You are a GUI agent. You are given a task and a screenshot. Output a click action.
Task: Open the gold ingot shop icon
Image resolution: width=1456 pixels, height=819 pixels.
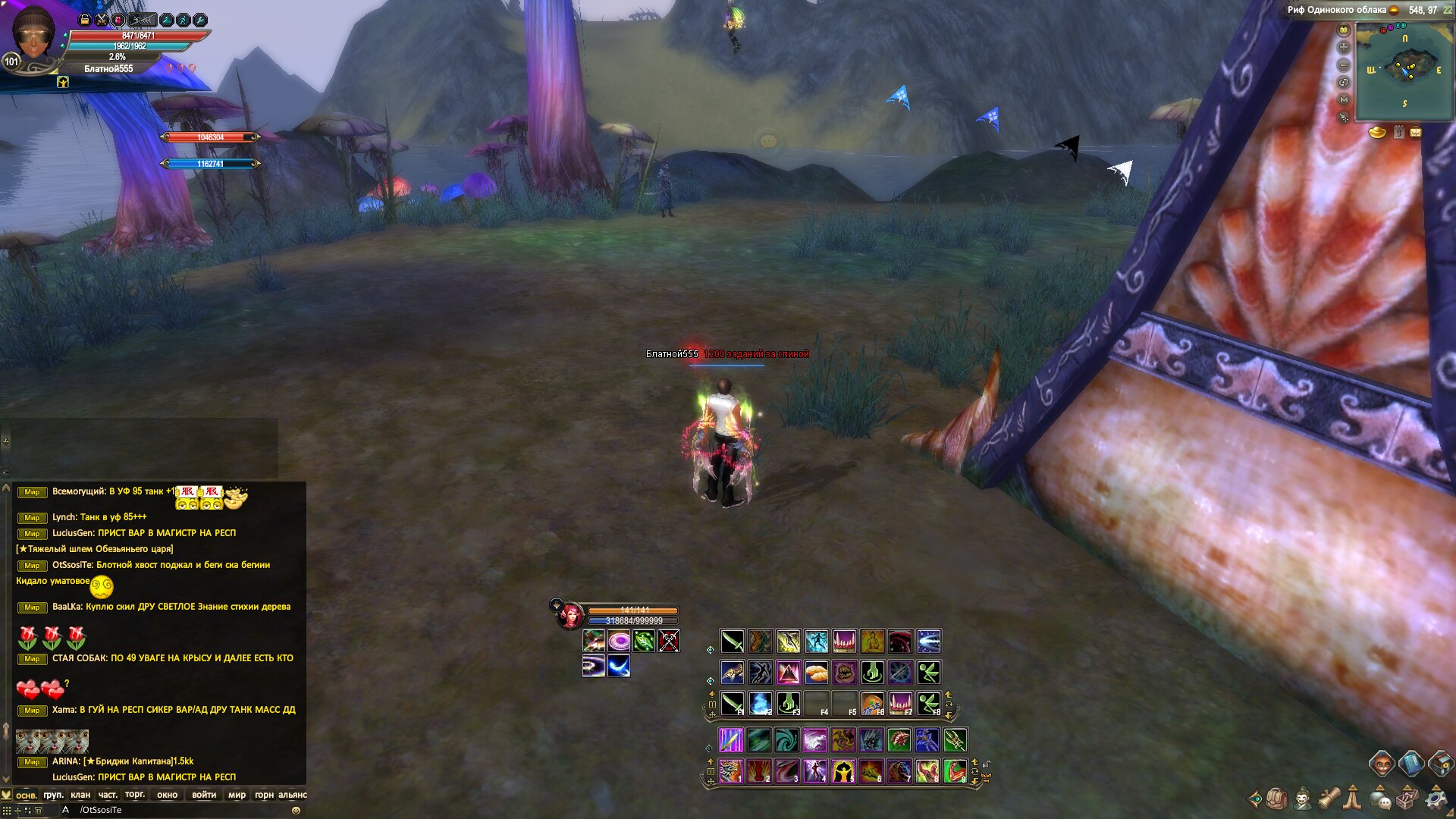tap(1377, 133)
